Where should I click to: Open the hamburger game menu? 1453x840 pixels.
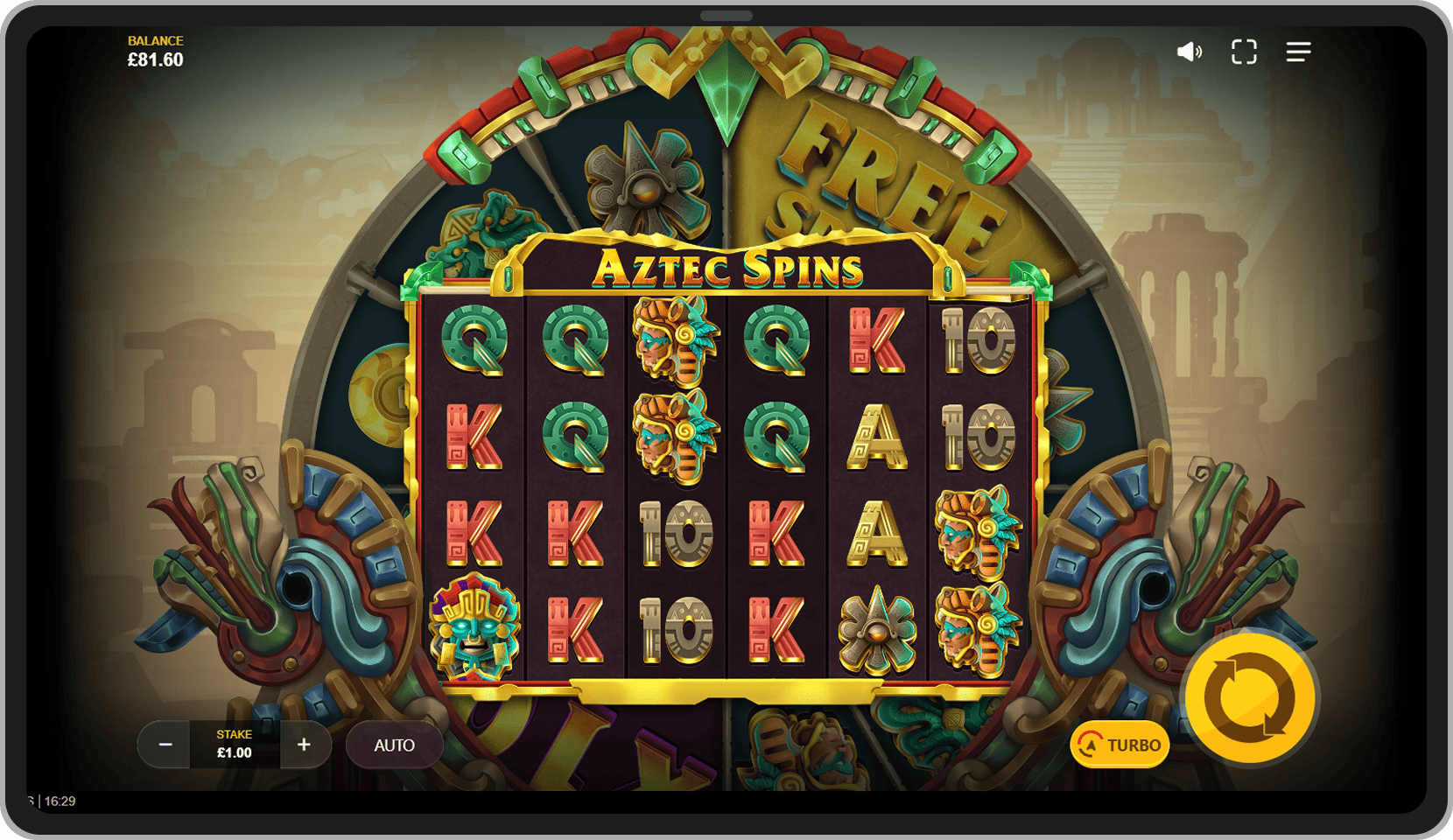pyautogui.click(x=1299, y=52)
